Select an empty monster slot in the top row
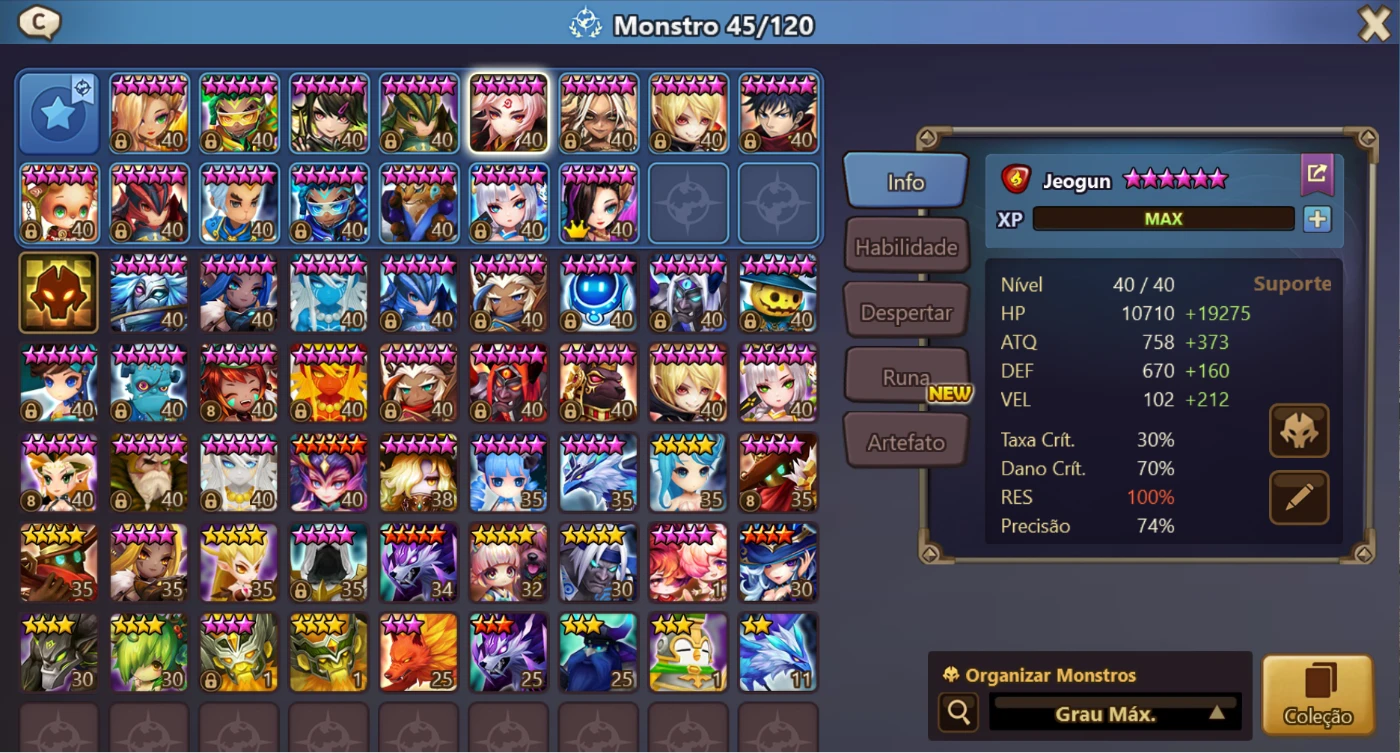The height and width of the screenshot is (753, 1400). (x=688, y=204)
